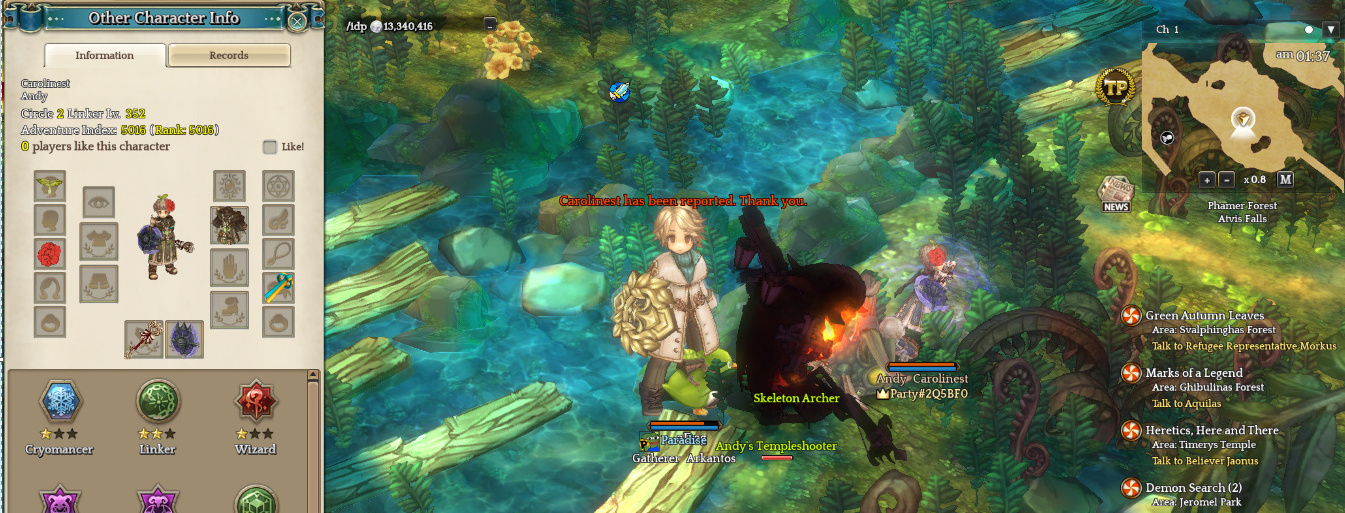The image size is (1345, 513).
Task: Select the Green Autumn Leaves quest
Action: (x=1204, y=316)
